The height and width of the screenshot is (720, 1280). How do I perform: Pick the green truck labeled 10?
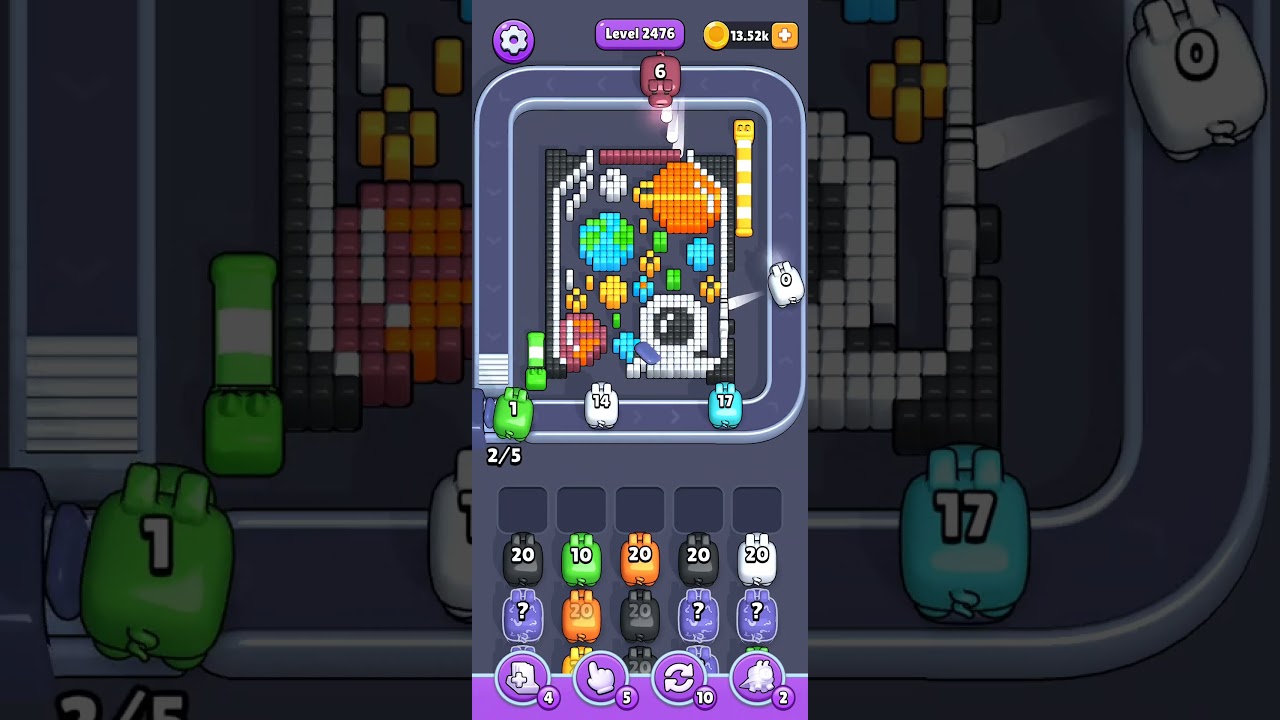click(581, 557)
